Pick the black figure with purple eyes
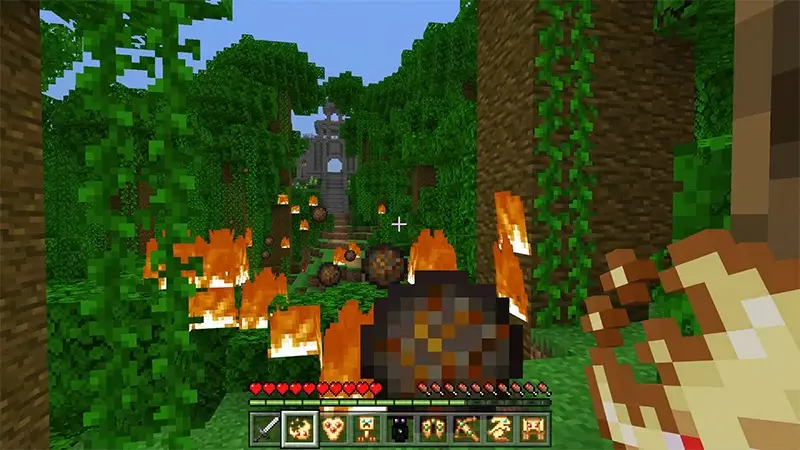 tap(400, 428)
